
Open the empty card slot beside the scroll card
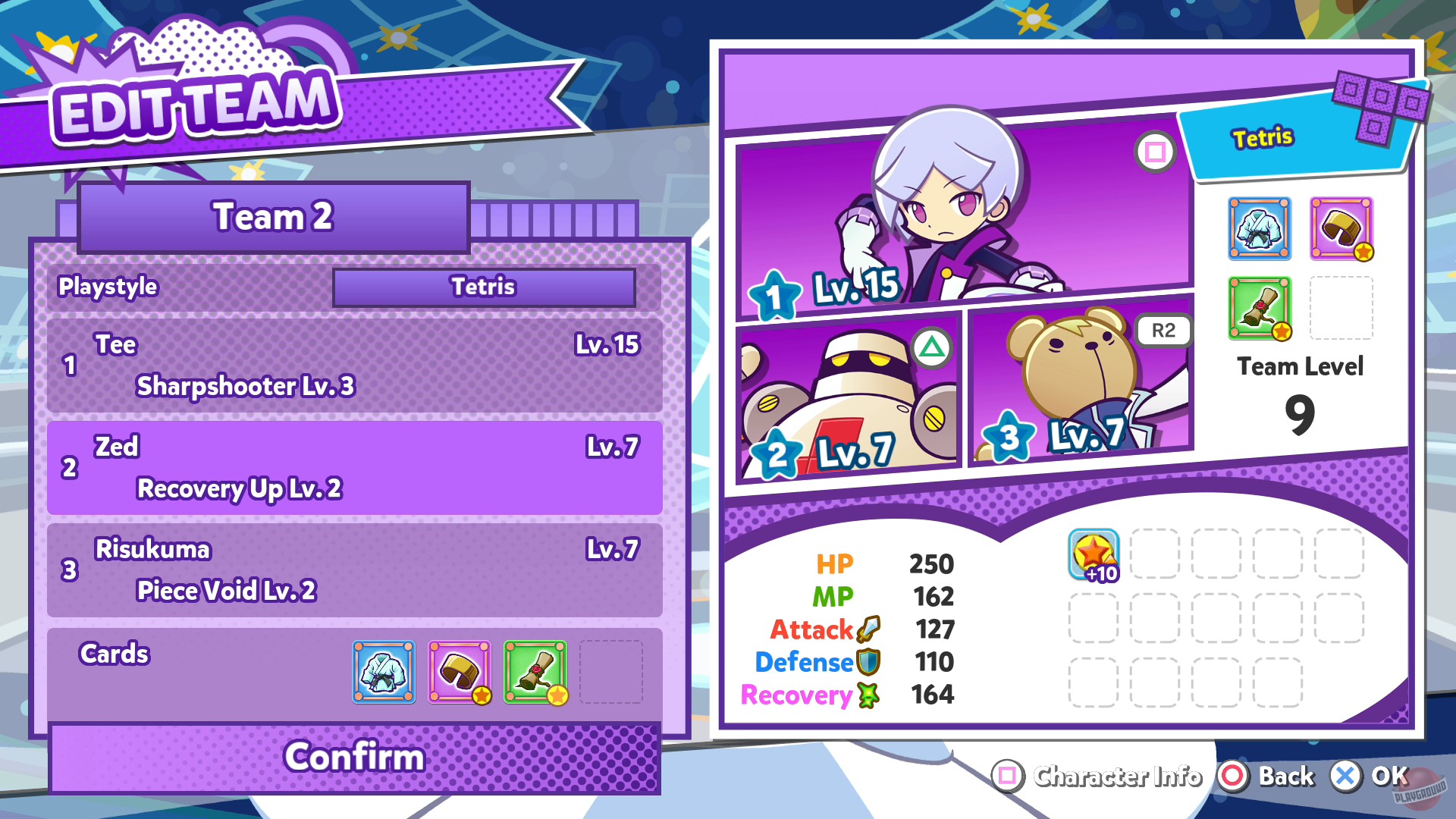point(1341,309)
